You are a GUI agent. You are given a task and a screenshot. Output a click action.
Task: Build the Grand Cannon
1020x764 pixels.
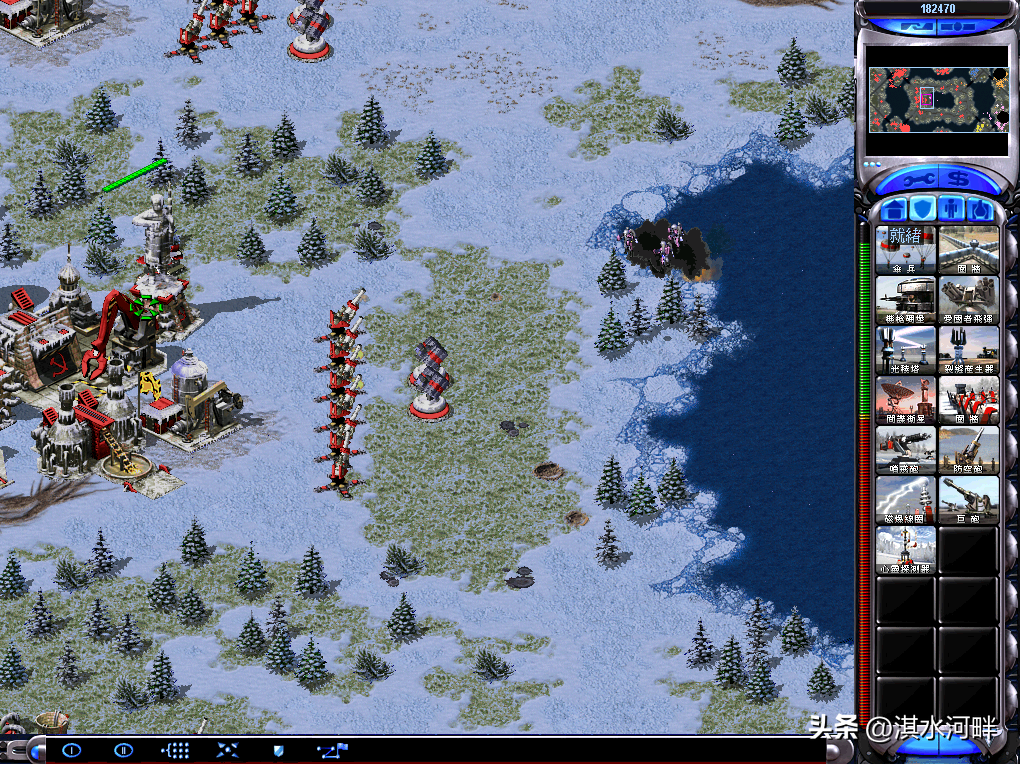pyautogui.click(x=968, y=500)
